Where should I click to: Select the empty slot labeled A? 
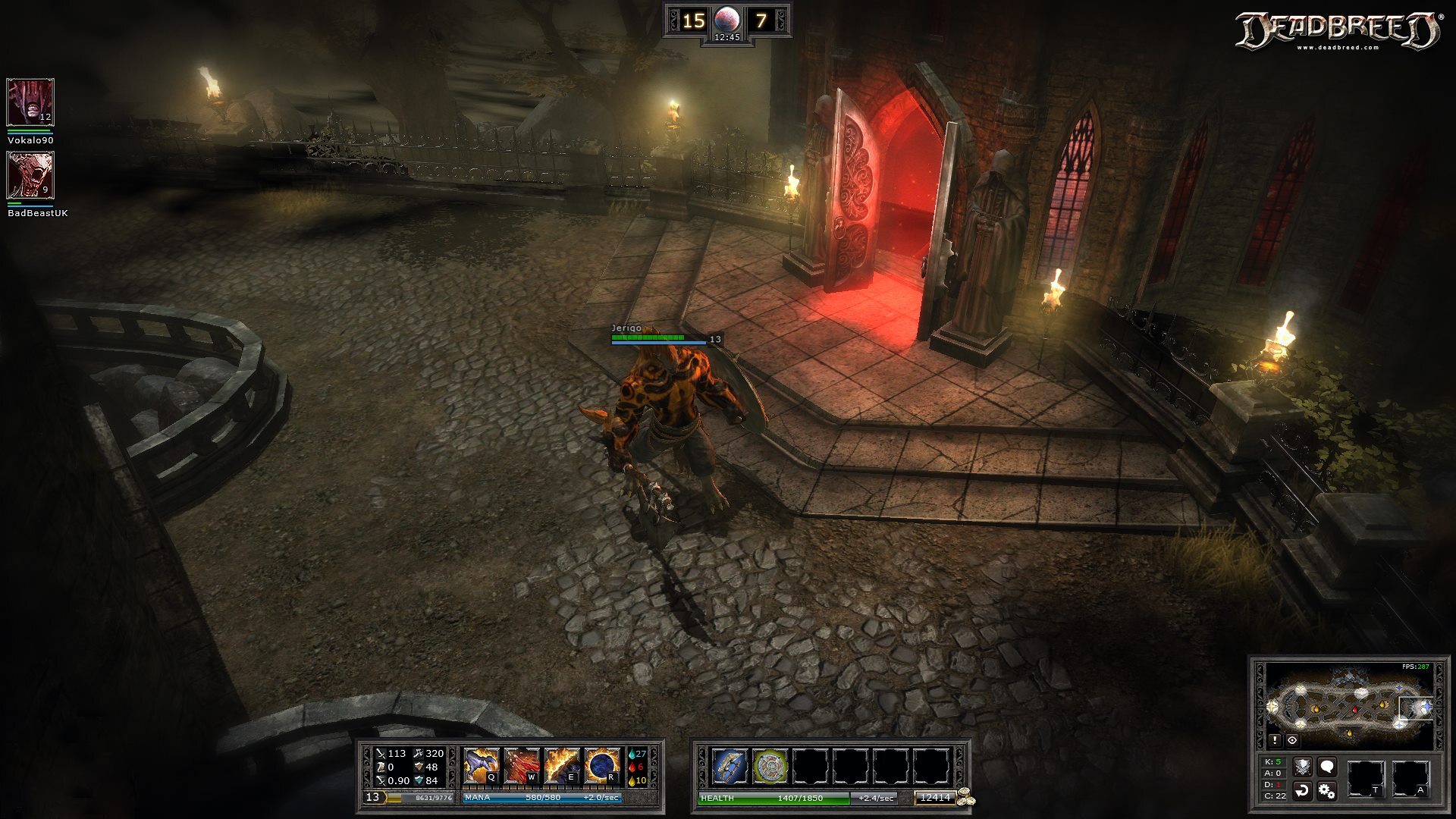[x=1410, y=779]
